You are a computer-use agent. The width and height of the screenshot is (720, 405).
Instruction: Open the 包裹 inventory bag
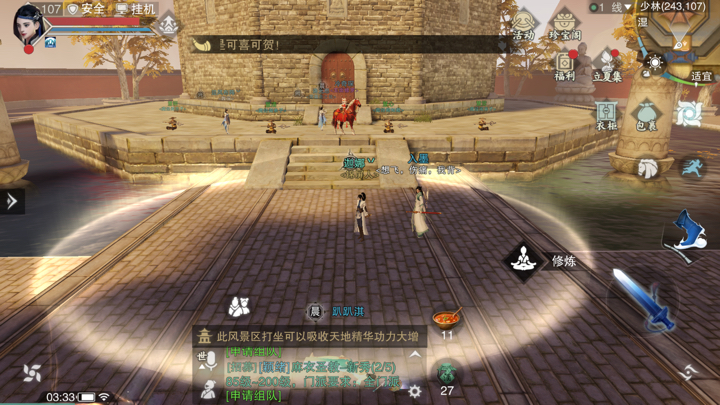click(647, 114)
